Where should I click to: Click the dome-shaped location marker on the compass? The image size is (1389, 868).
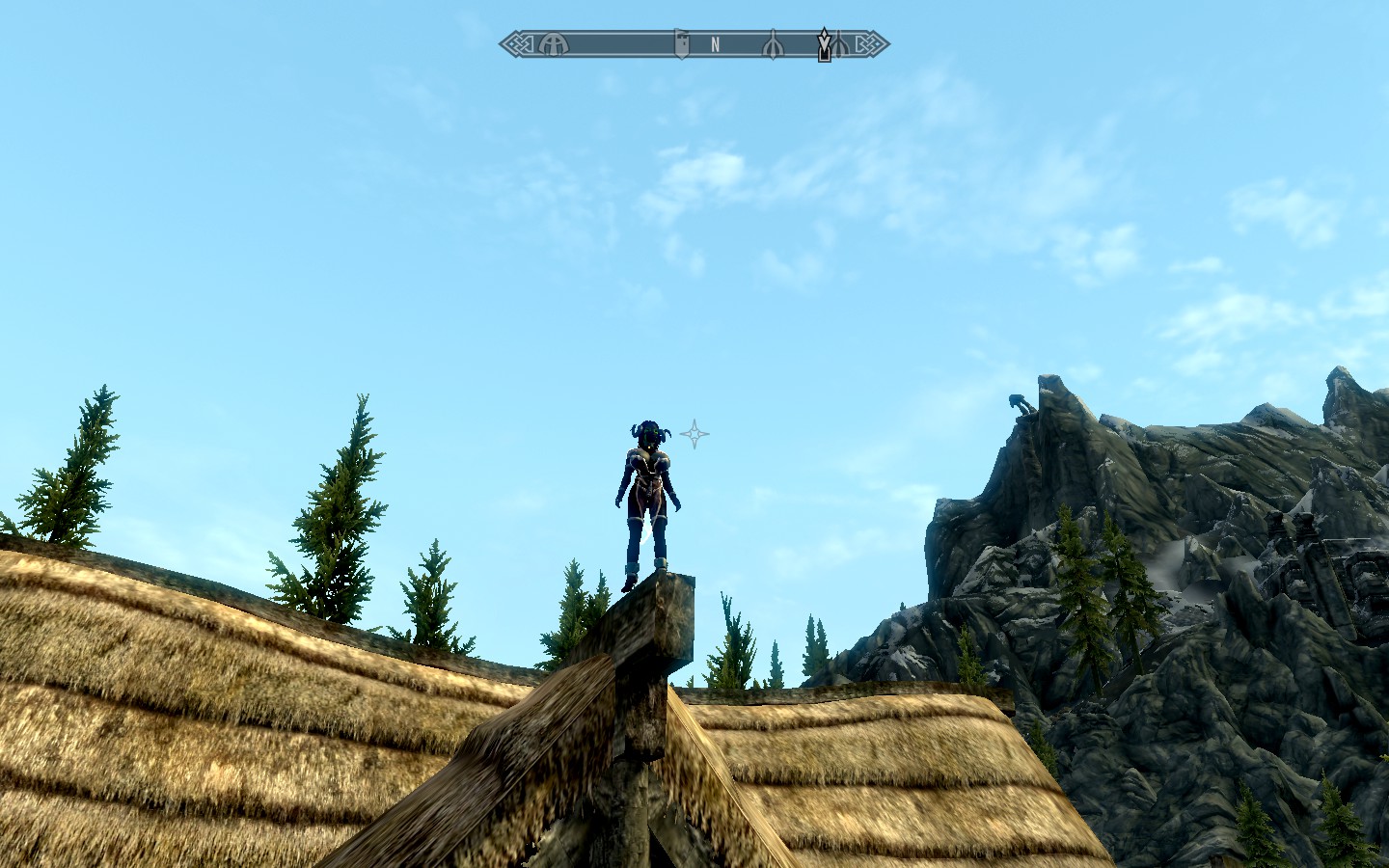(x=553, y=44)
